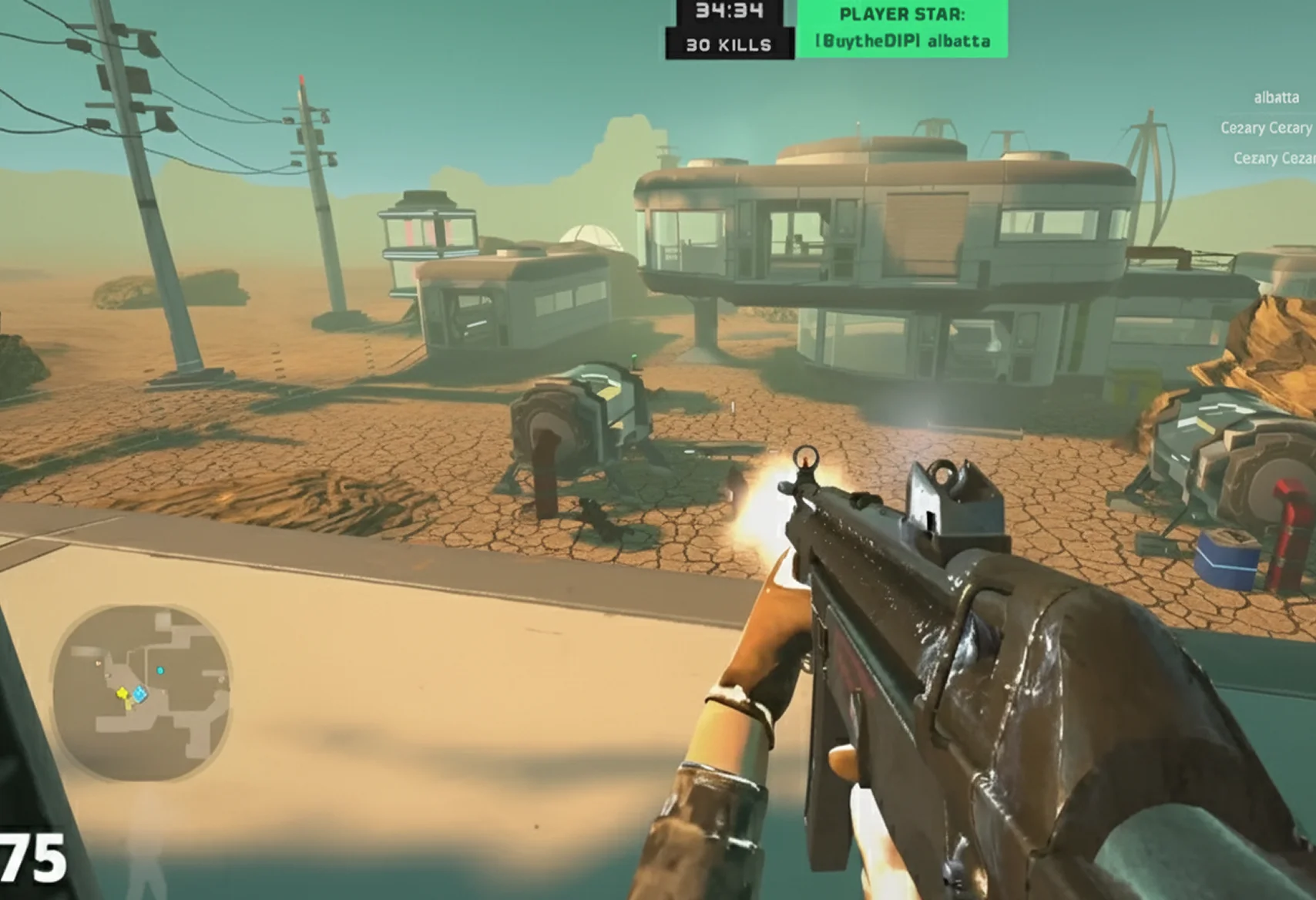The image size is (1316, 900).
Task: Click the match timer showing 34:34
Action: point(729,12)
